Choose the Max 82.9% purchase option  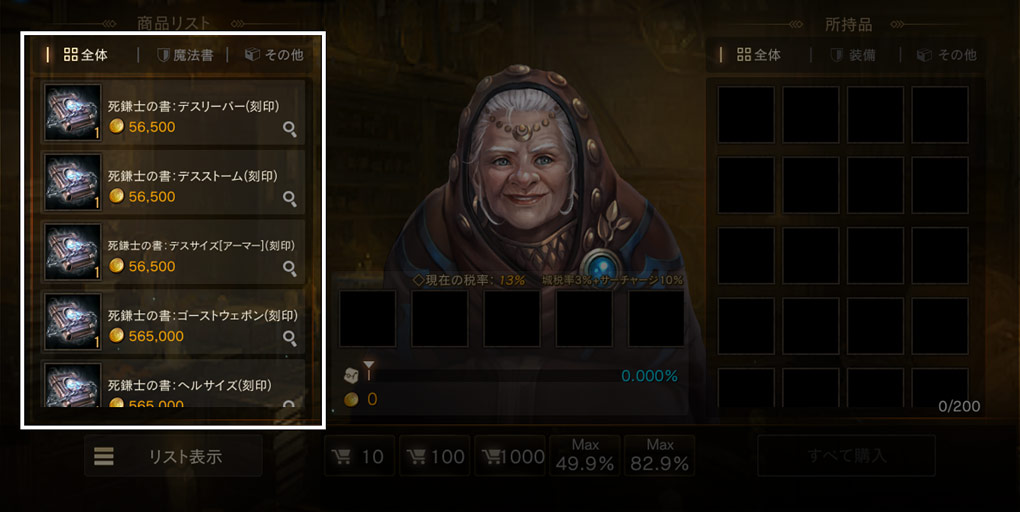tap(659, 456)
